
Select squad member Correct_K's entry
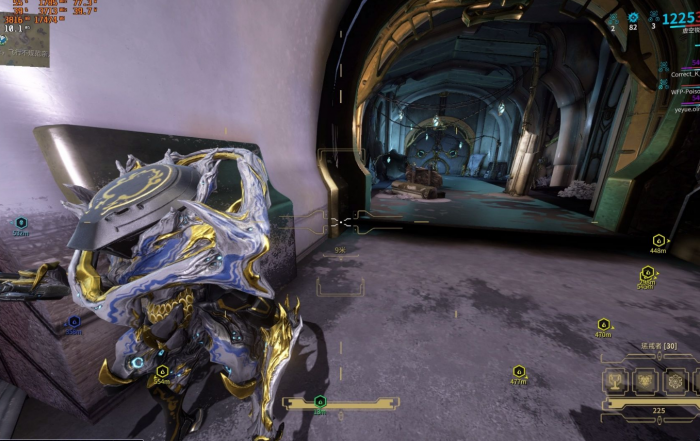pos(683,73)
